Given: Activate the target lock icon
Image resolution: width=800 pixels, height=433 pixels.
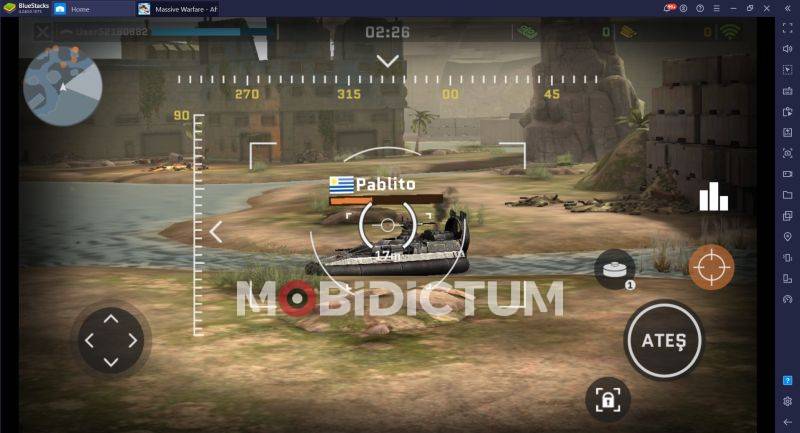Looking at the screenshot, I should pos(607,400).
